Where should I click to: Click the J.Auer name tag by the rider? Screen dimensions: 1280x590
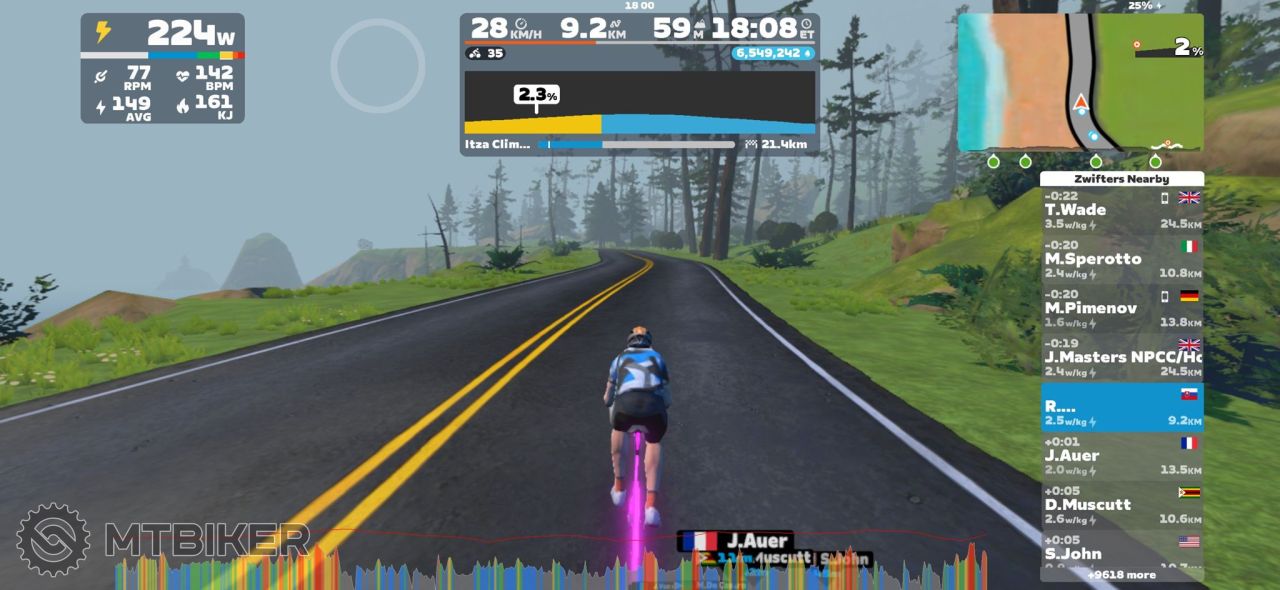735,541
